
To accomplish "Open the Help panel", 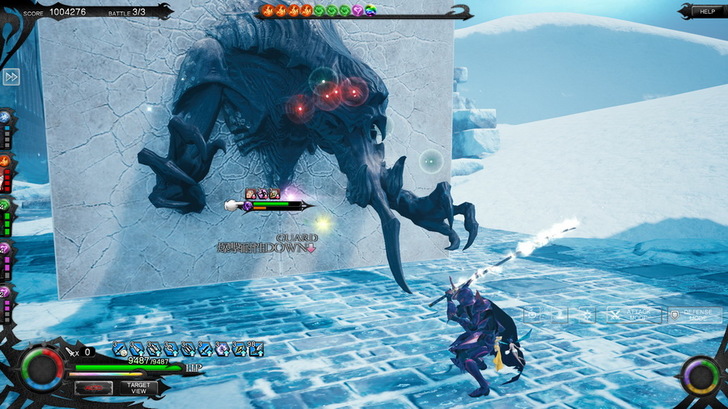I will pos(702,11).
